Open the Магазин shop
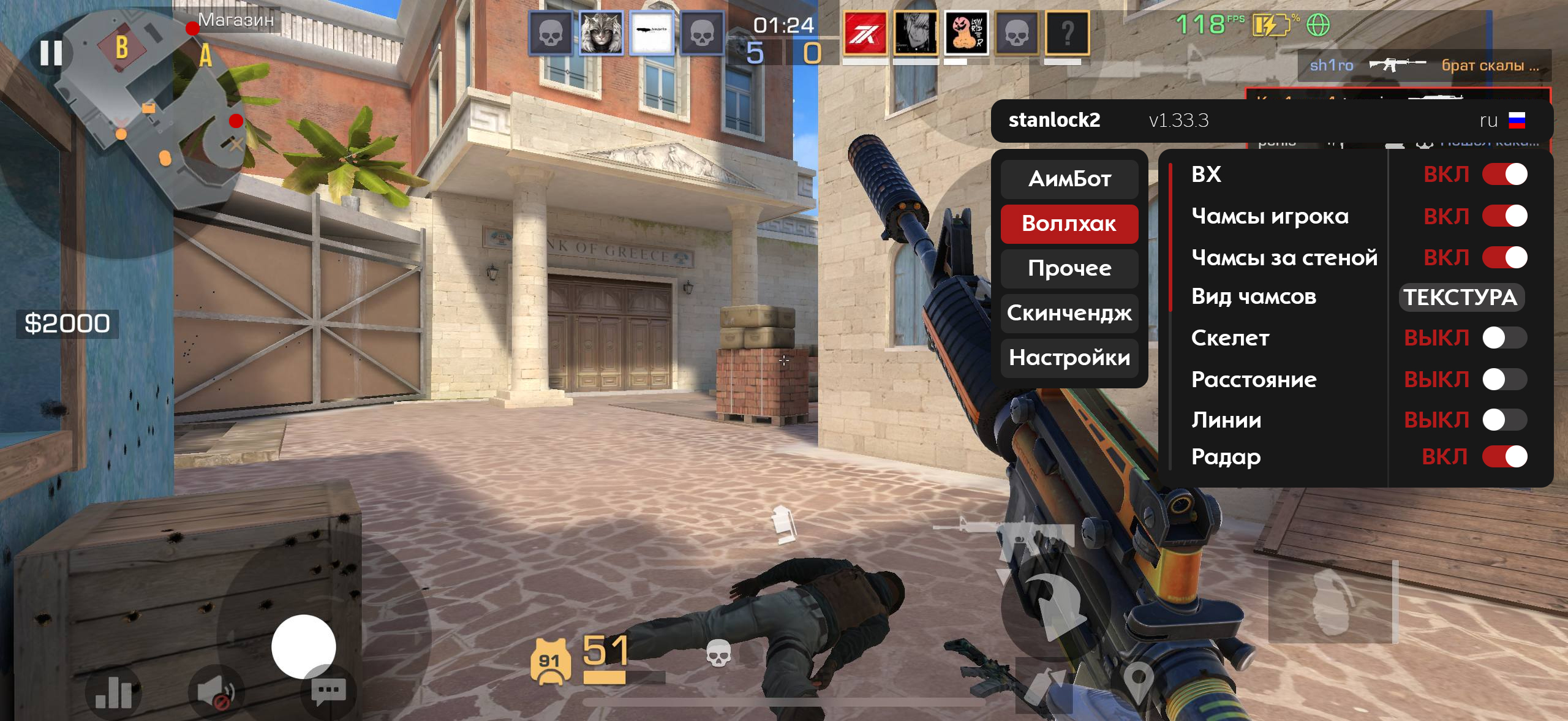Image resolution: width=1568 pixels, height=721 pixels. click(236, 20)
